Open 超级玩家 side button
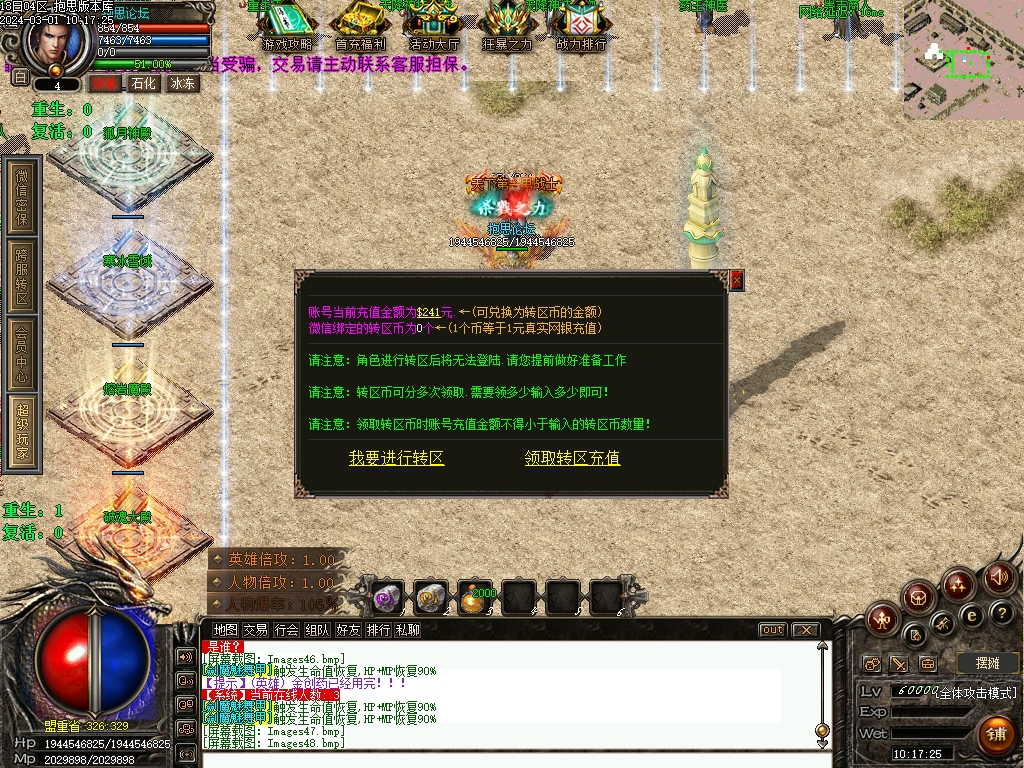 point(22,431)
